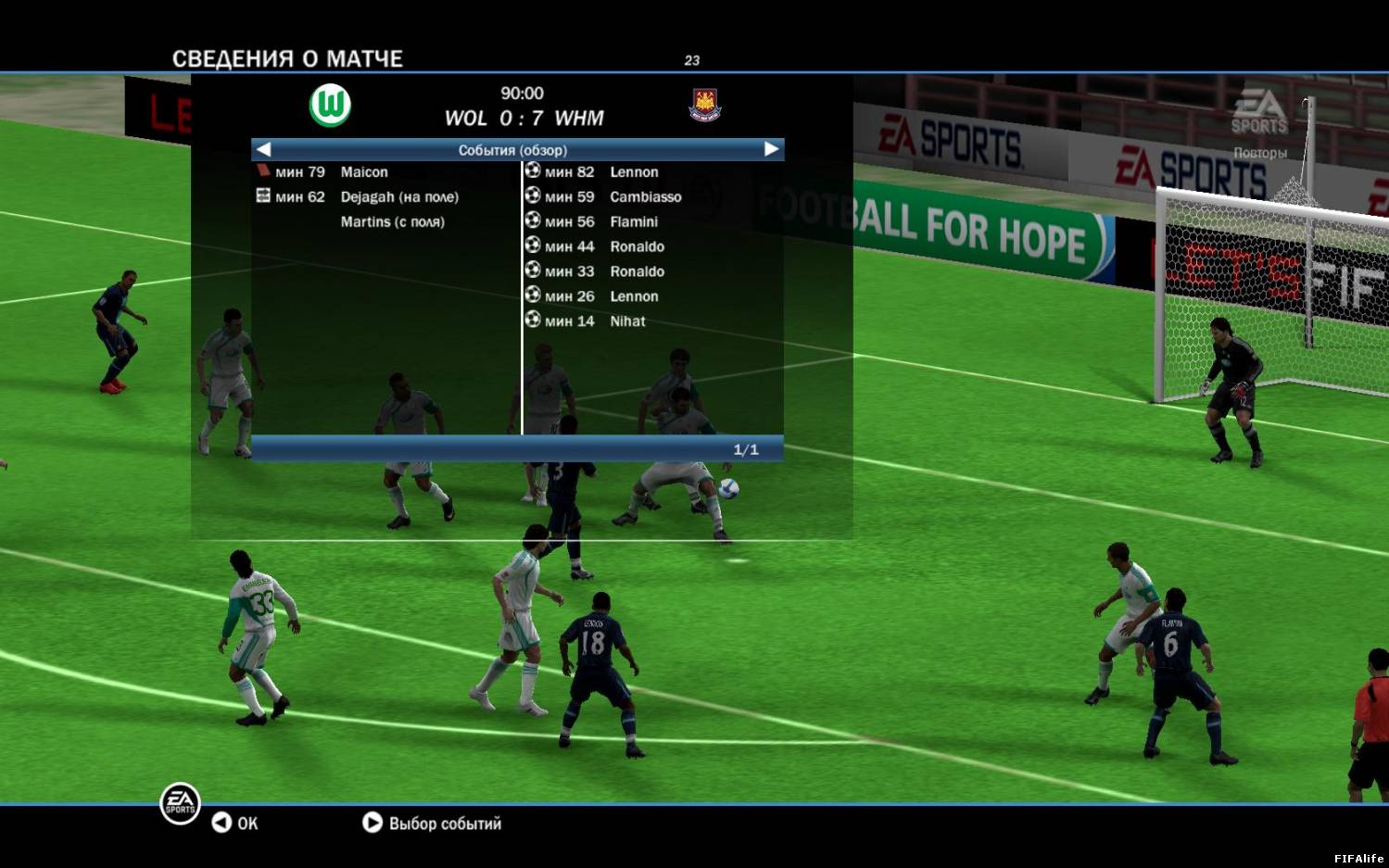This screenshot has height=868, width=1389.
Task: Click the right arrow of the События header
Action: 771,149
